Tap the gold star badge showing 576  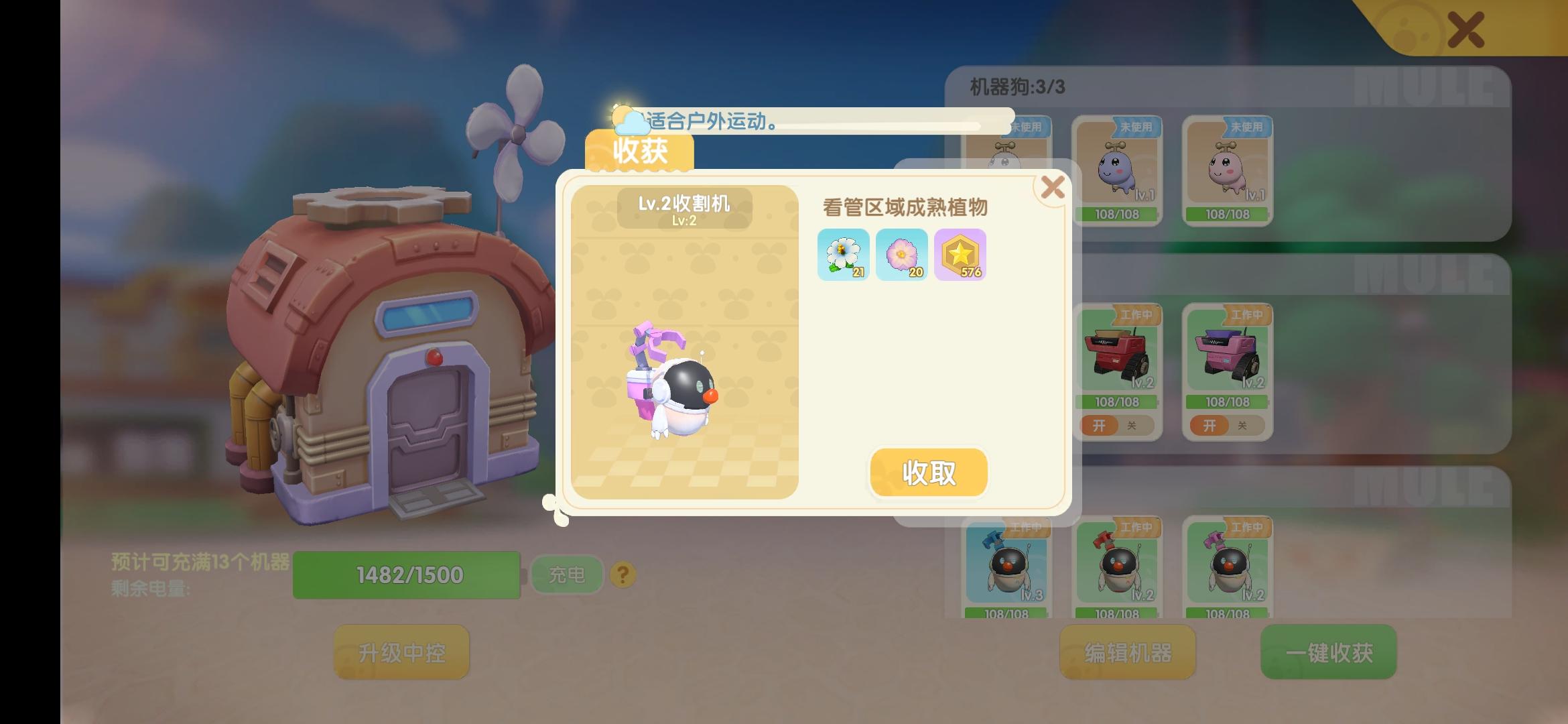(960, 255)
